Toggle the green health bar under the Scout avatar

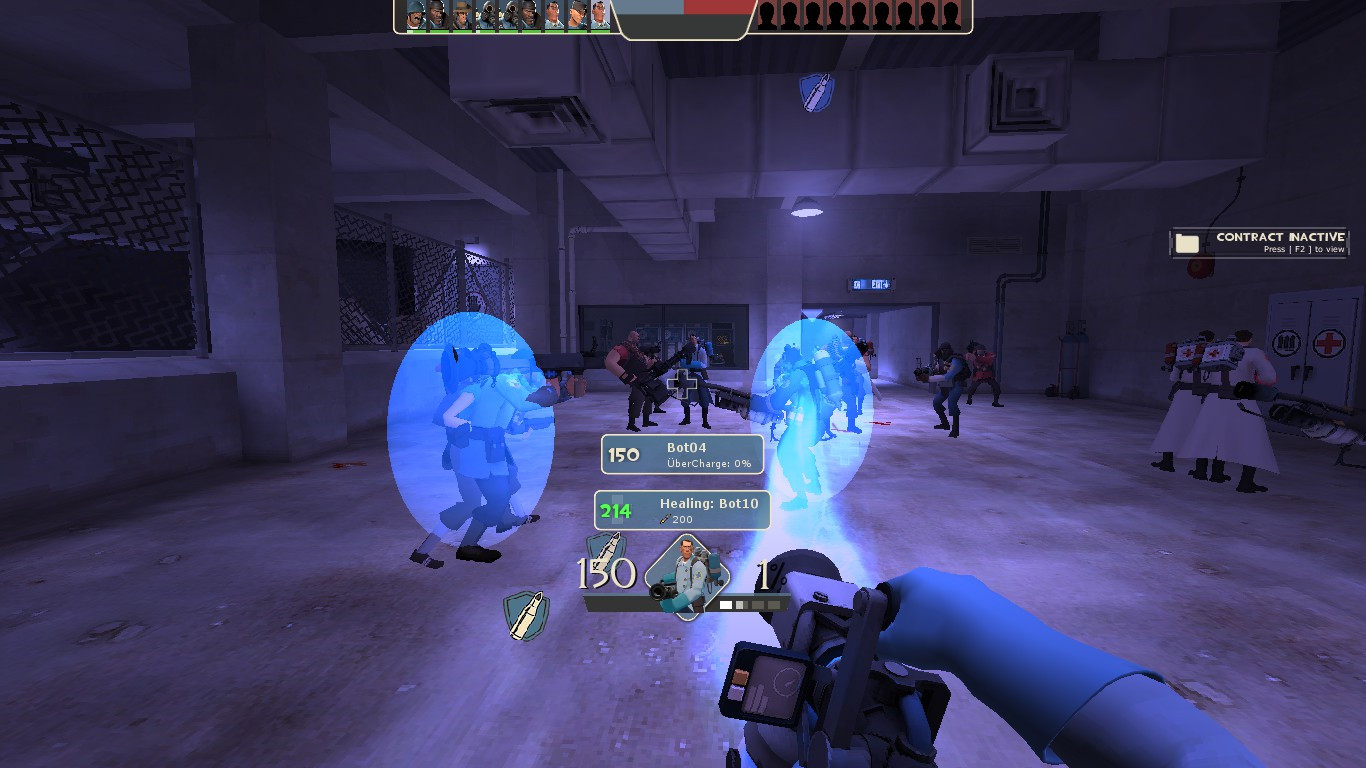577,30
